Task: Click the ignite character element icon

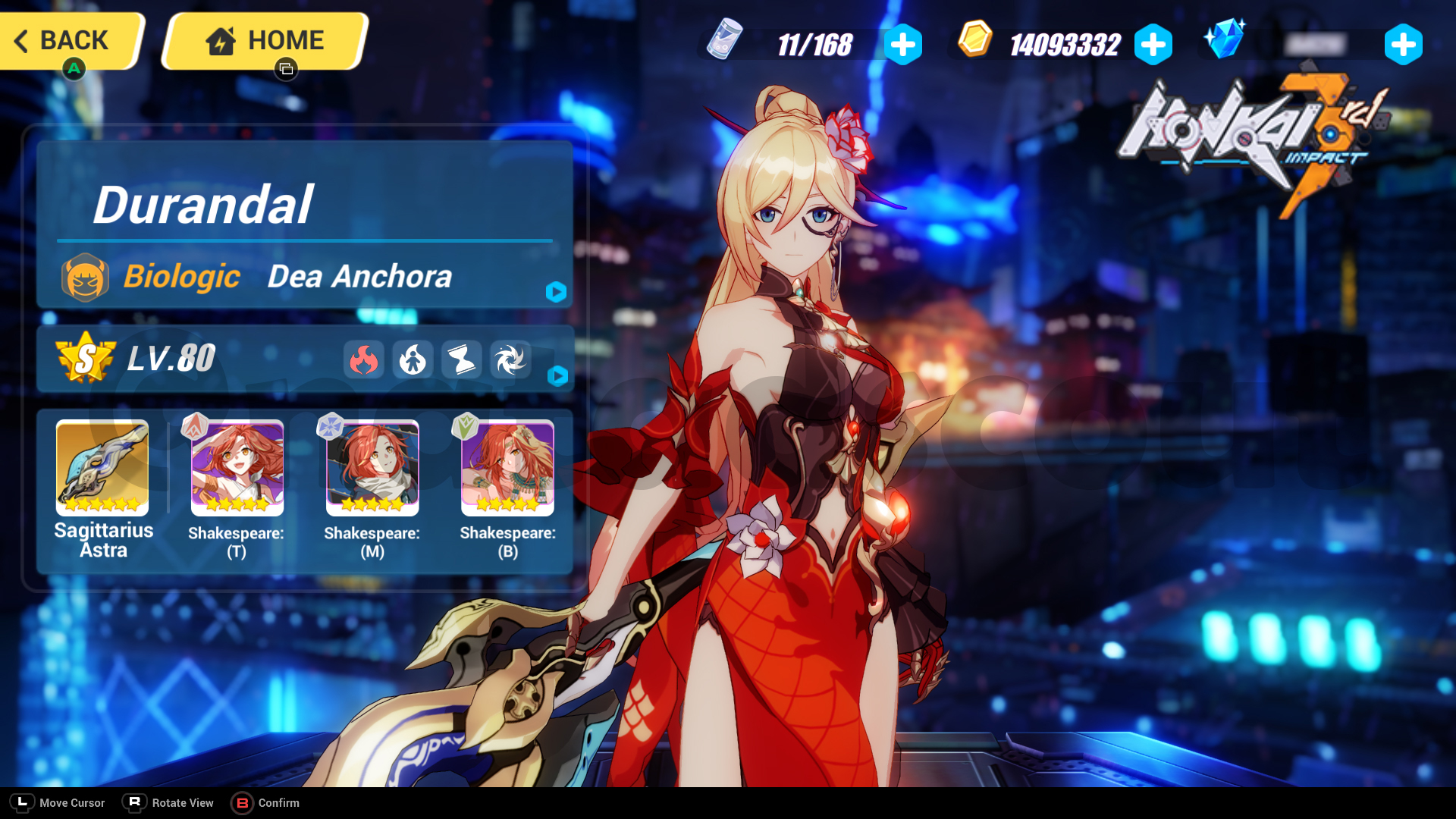Action: tap(413, 360)
